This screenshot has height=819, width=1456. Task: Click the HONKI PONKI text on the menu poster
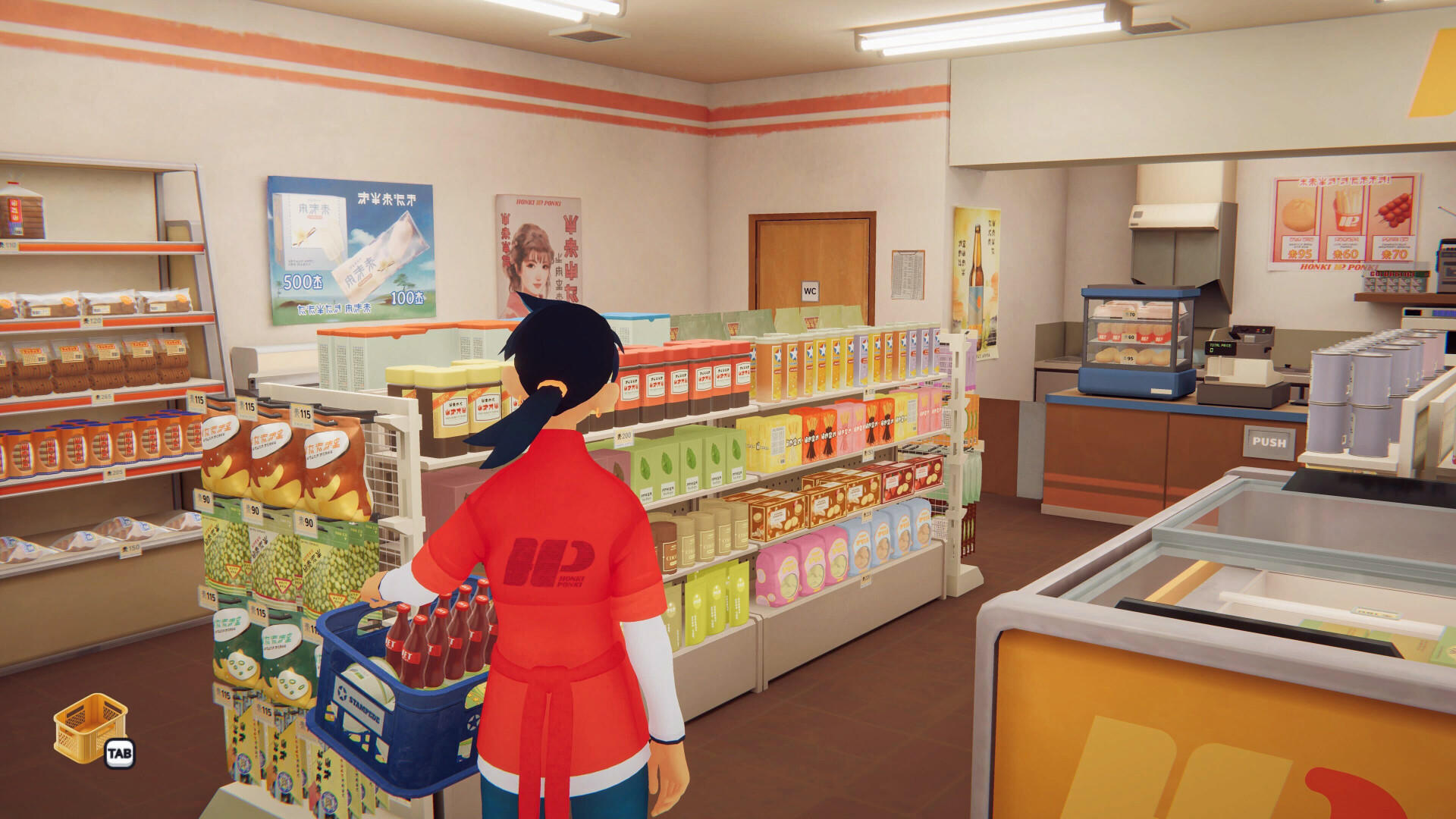coord(1338,267)
